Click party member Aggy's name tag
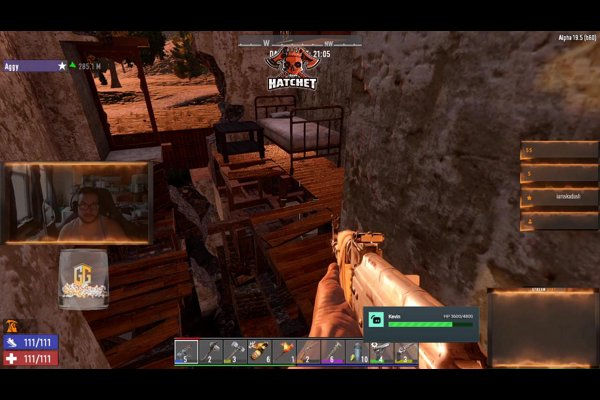Screen dimensions: 600x400 pos(30,66)
